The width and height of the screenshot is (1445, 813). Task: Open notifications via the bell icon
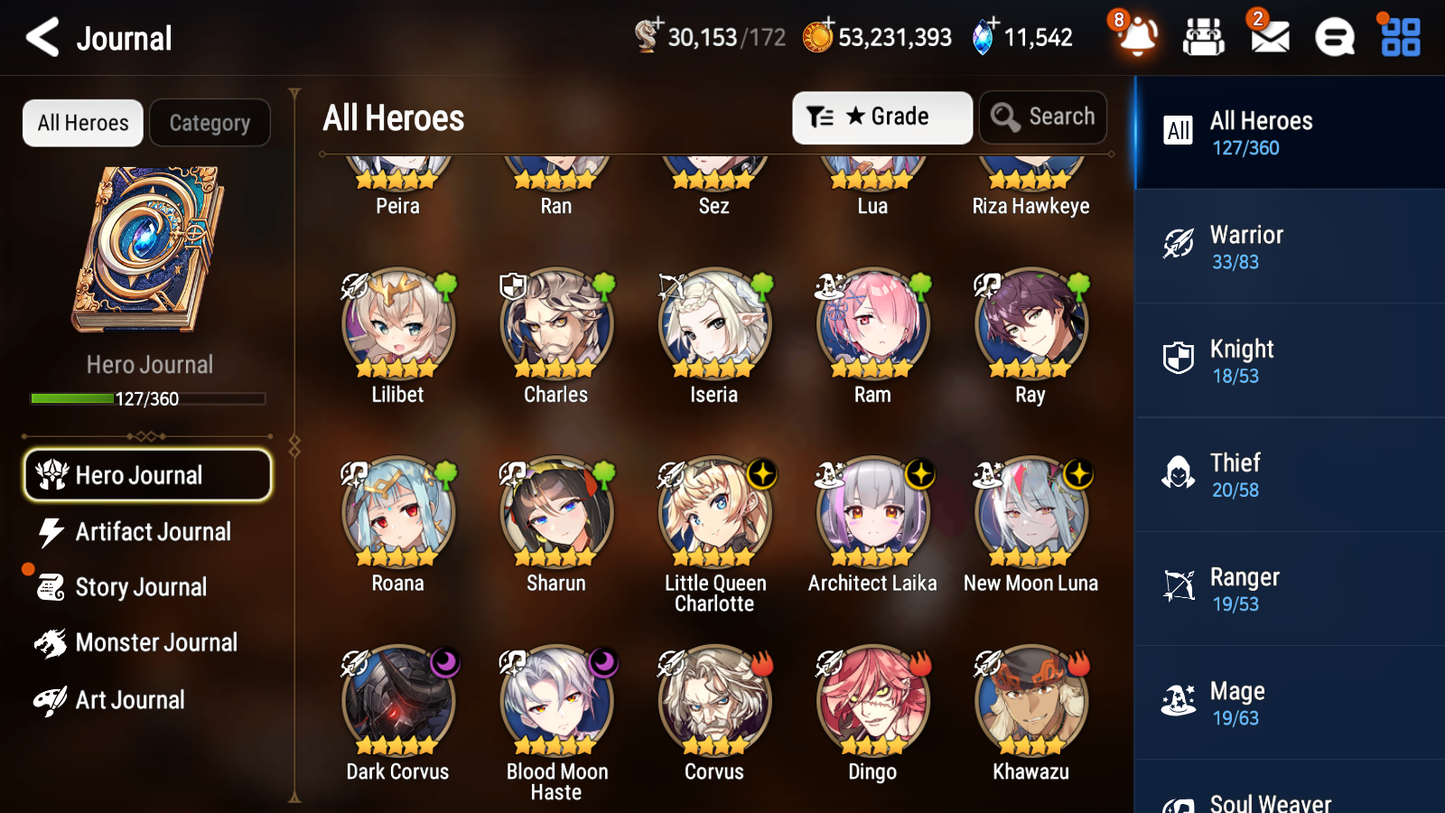(1136, 37)
